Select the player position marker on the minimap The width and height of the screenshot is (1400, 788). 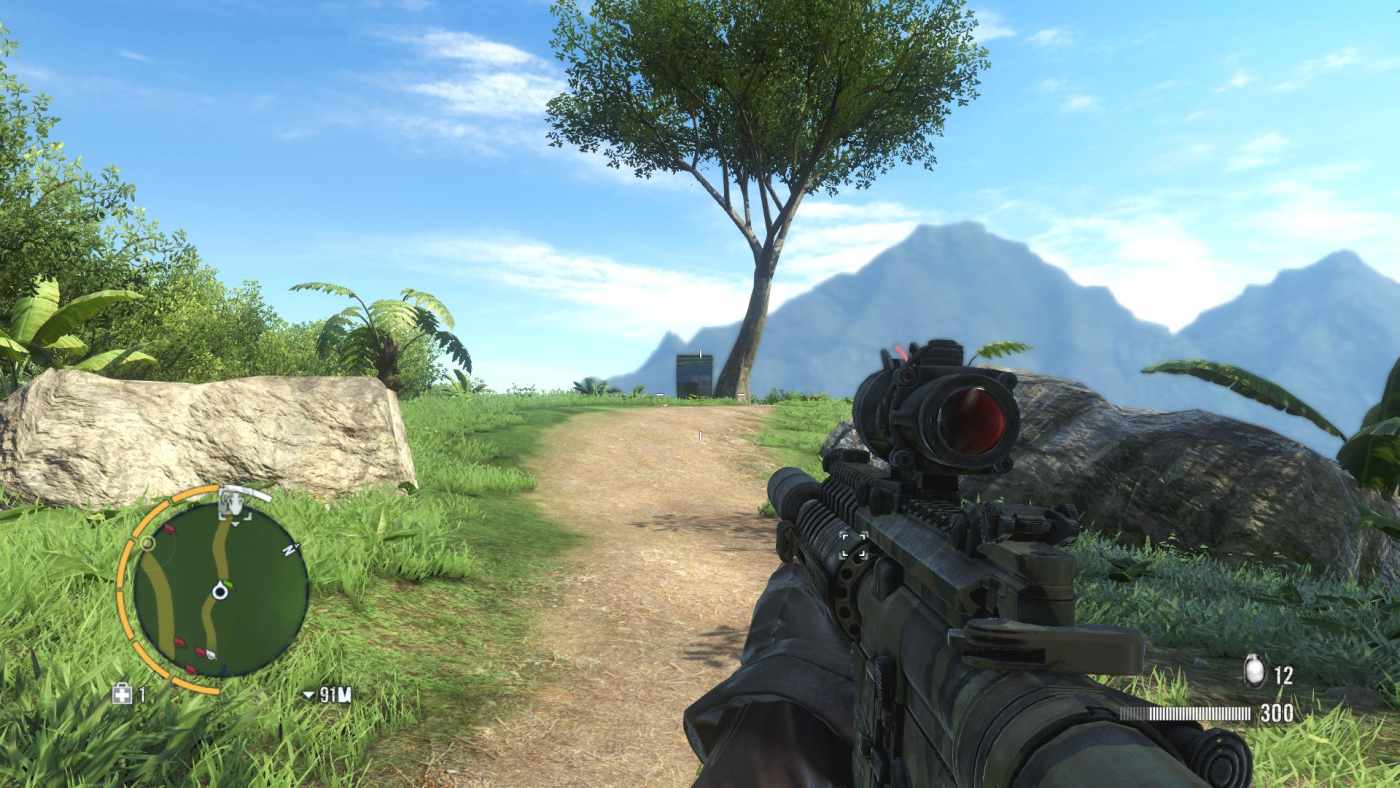pyautogui.click(x=220, y=592)
